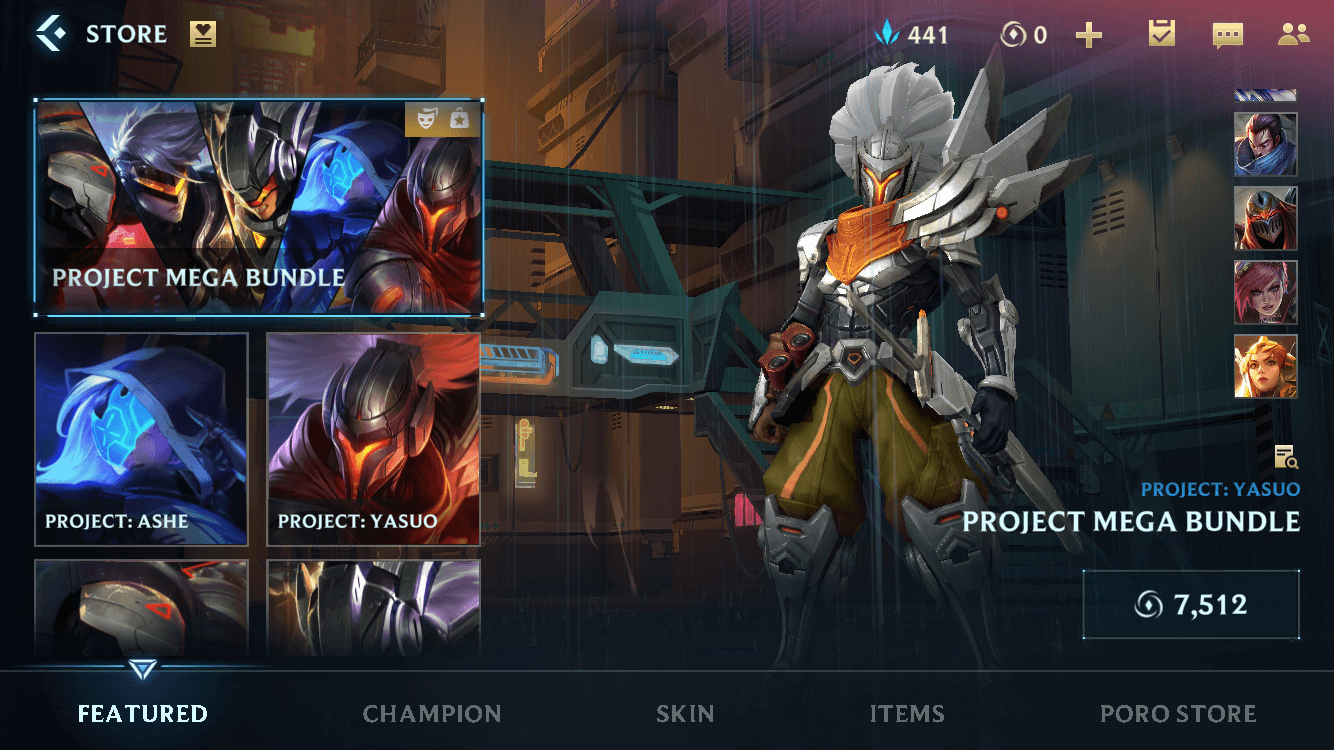Click the plus icon to buy Wild Cores
The width and height of the screenshot is (1334, 750).
point(1090,34)
